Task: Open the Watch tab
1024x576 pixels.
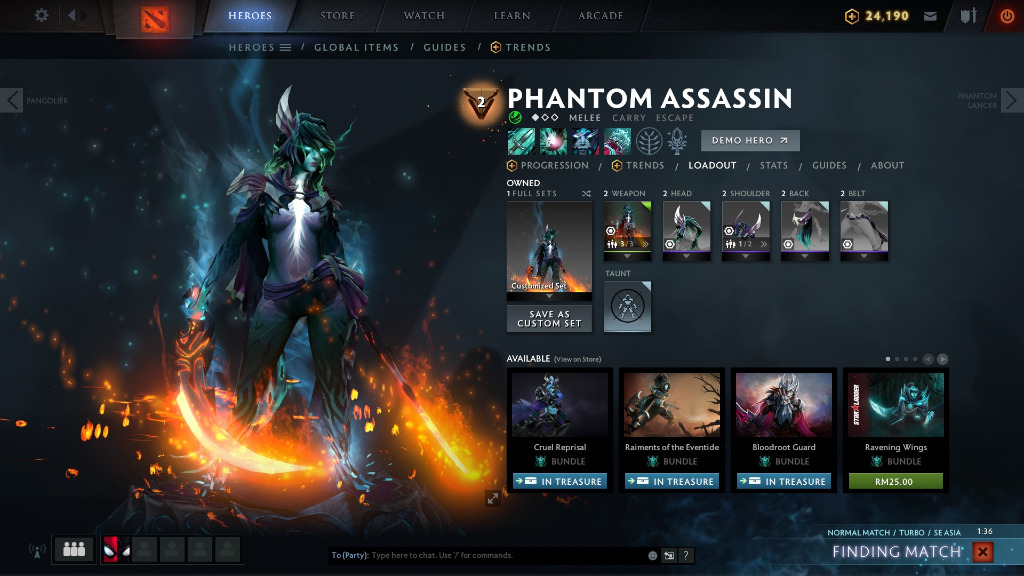Action: click(x=424, y=16)
